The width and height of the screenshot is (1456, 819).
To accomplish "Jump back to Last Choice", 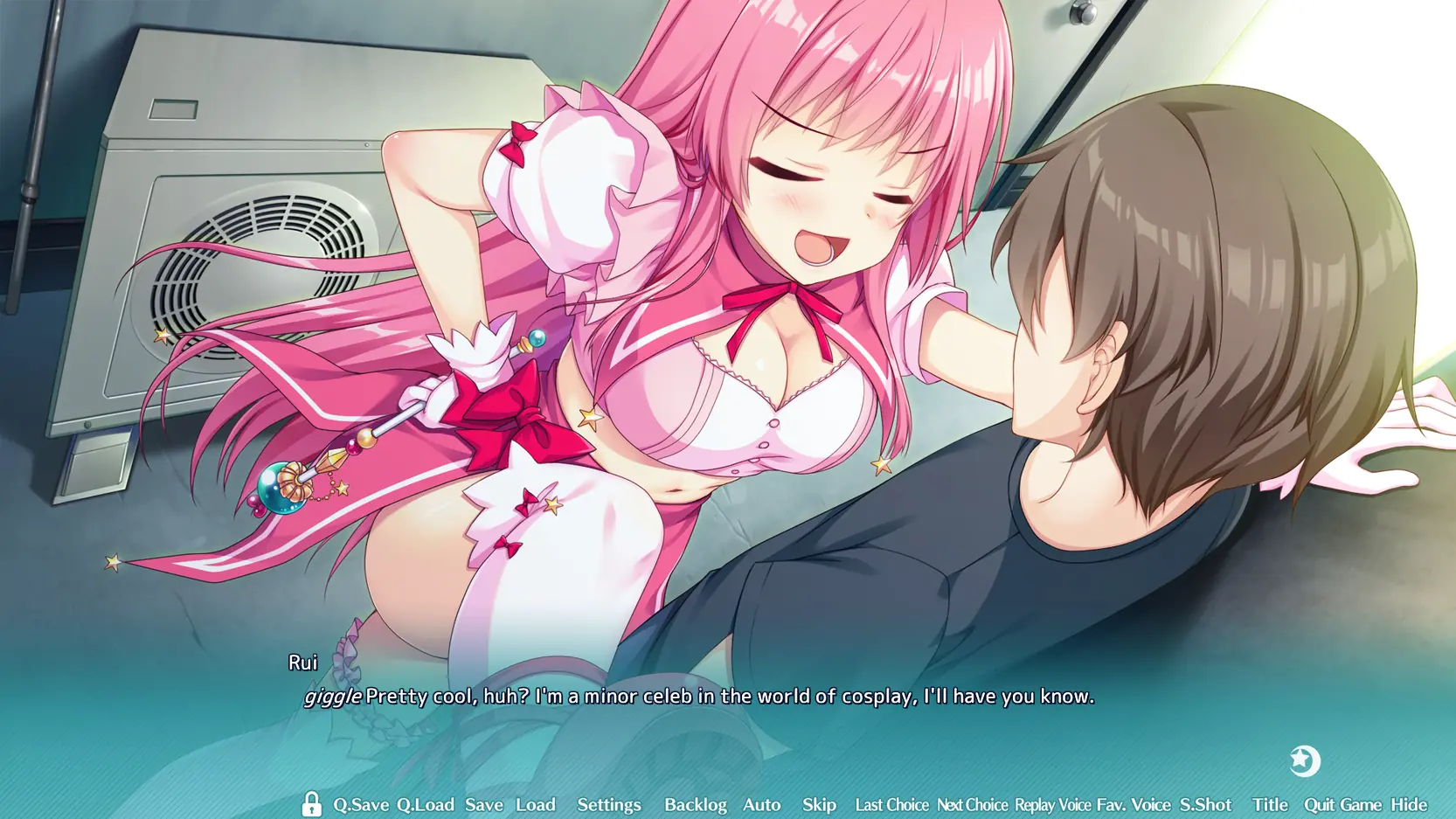I will (x=891, y=805).
